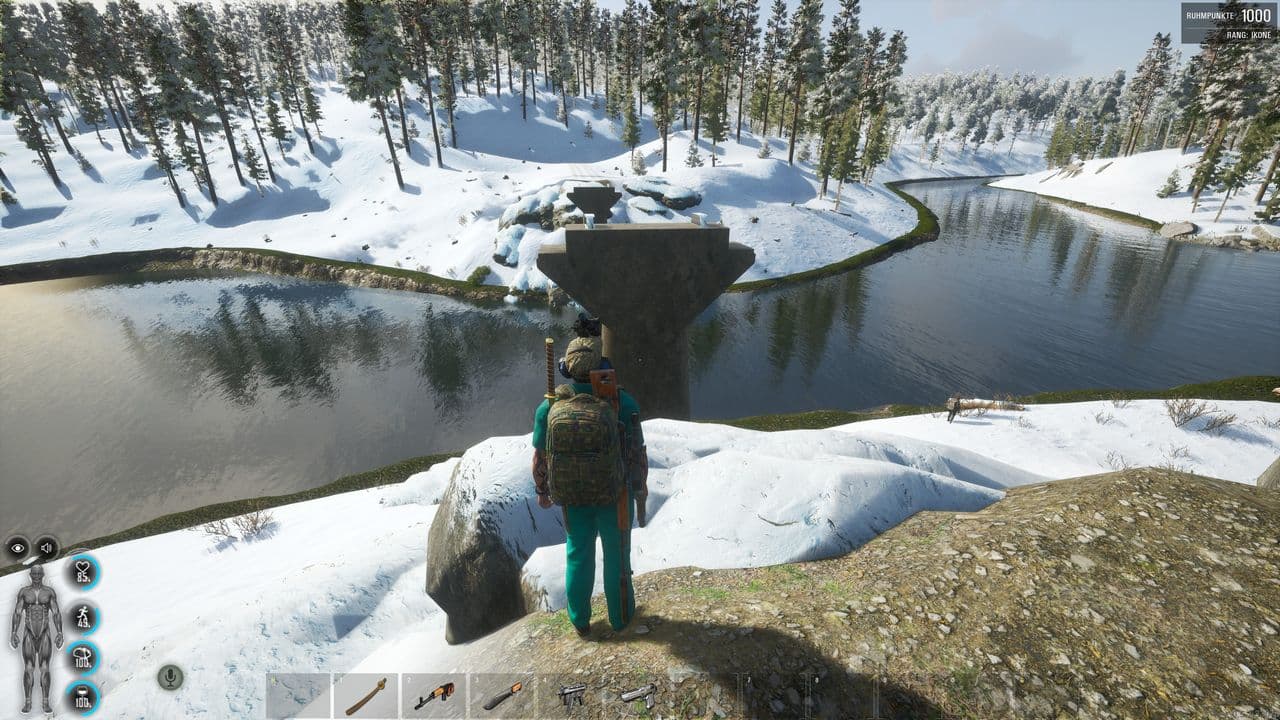Toggle the microphone voice chat icon
This screenshot has height=720, width=1280.
point(170,677)
